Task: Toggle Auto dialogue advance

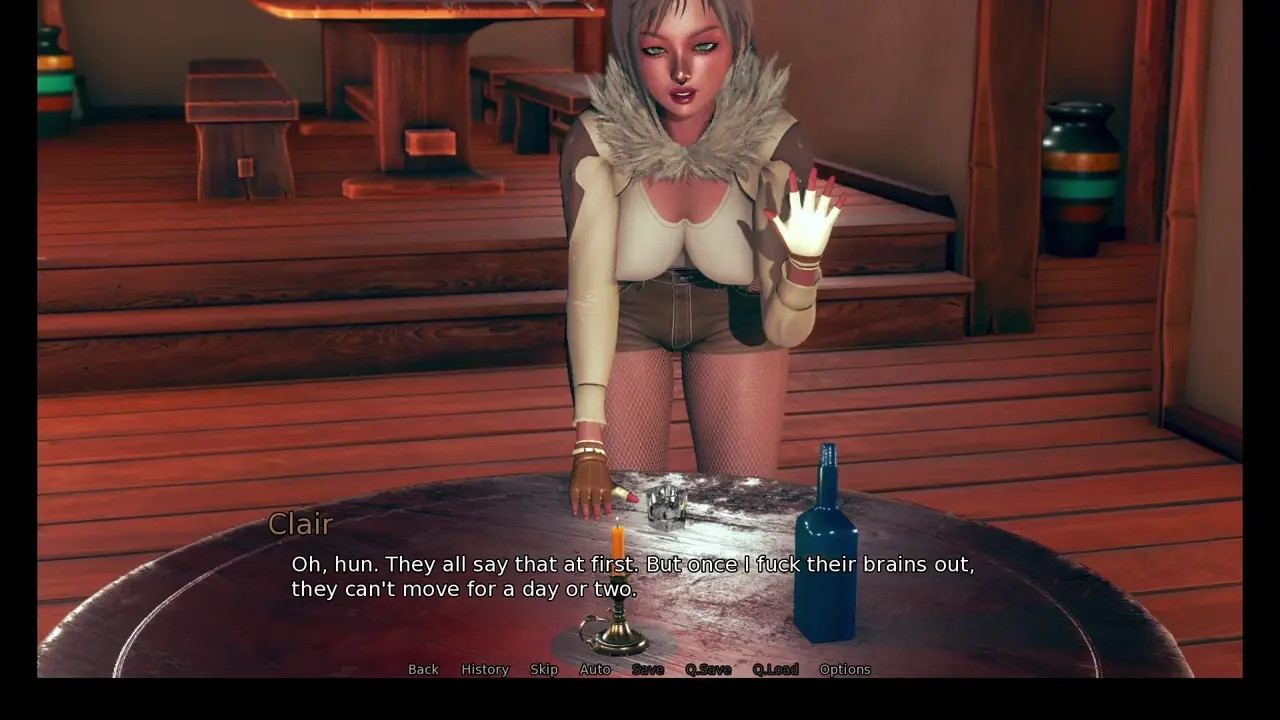Action: pos(595,669)
